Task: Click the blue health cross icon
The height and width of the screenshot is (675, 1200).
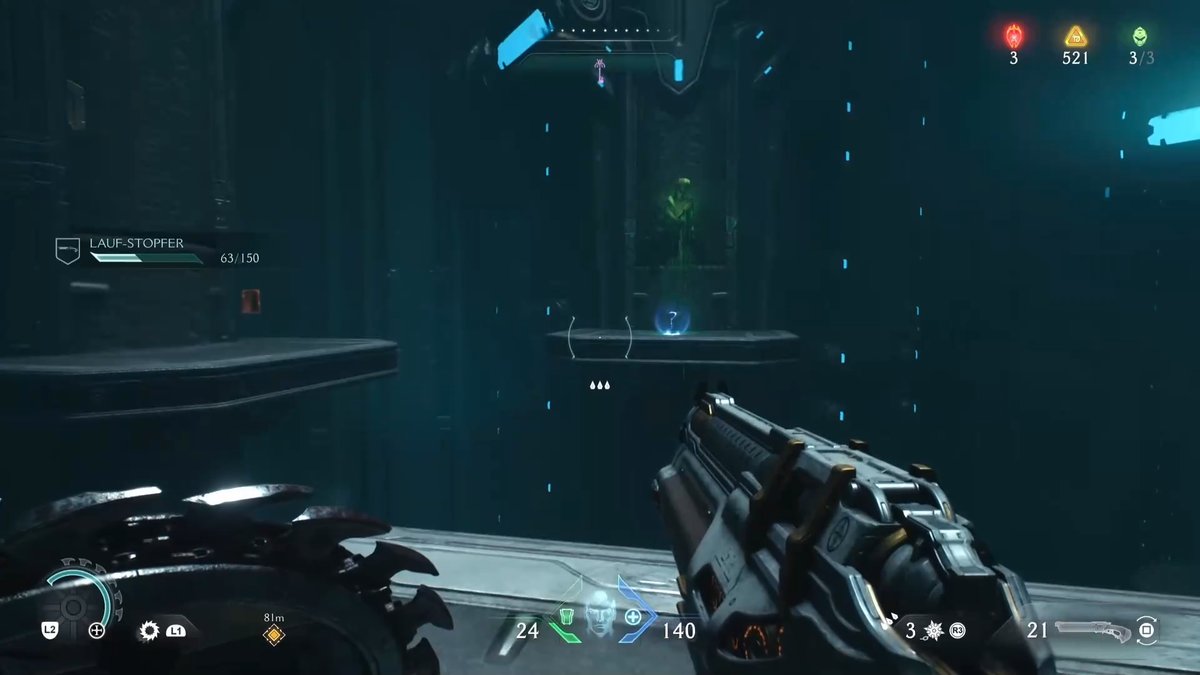Action: click(x=633, y=618)
